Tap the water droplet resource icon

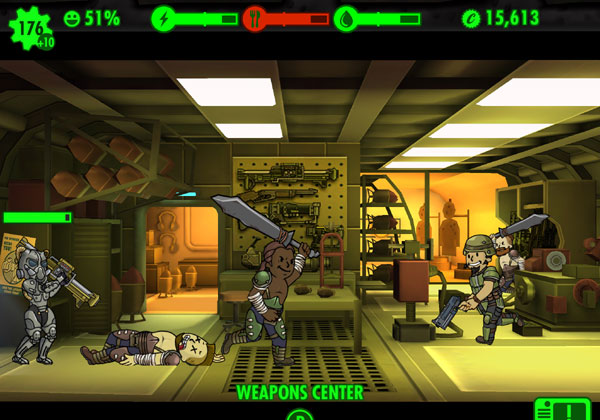346,18
